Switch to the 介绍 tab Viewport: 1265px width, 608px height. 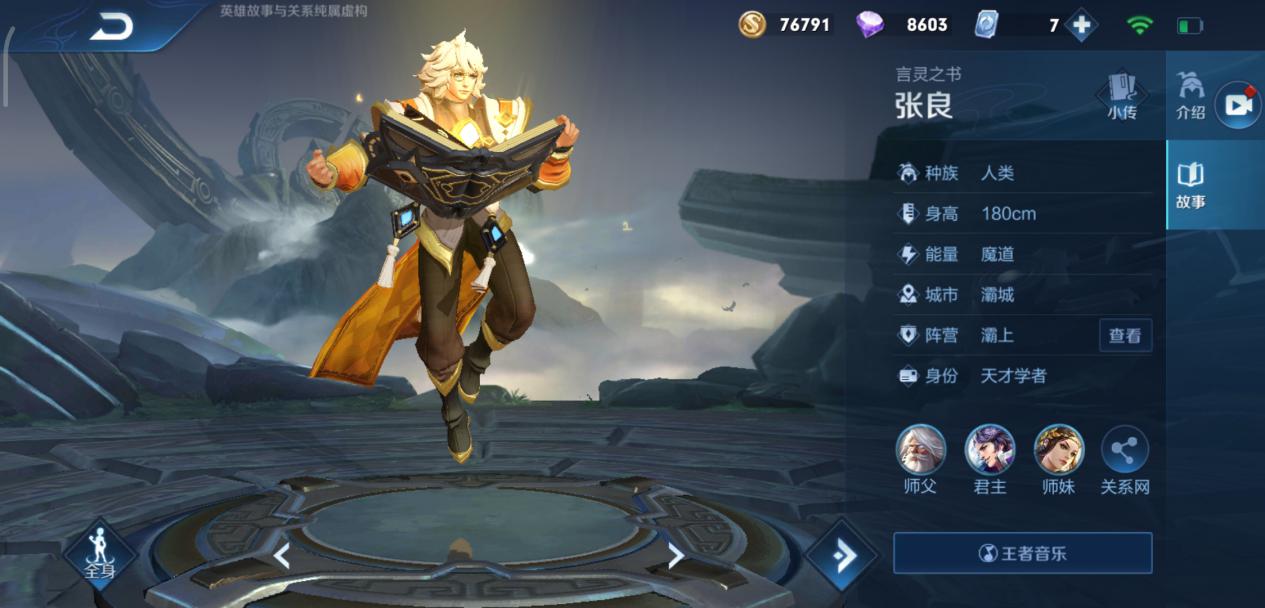tap(1190, 95)
